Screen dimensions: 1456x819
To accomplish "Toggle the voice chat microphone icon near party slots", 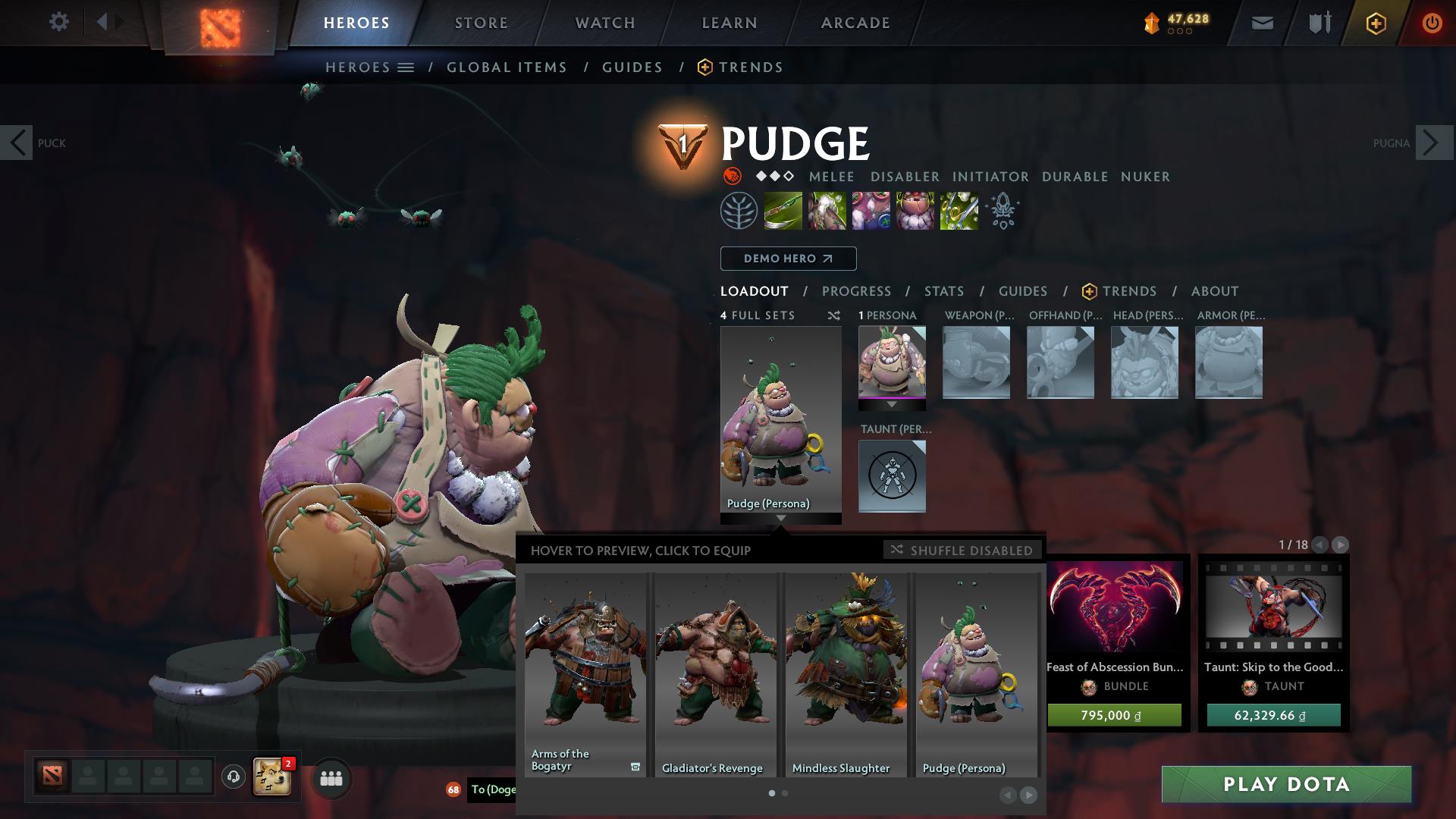I will tap(234, 777).
